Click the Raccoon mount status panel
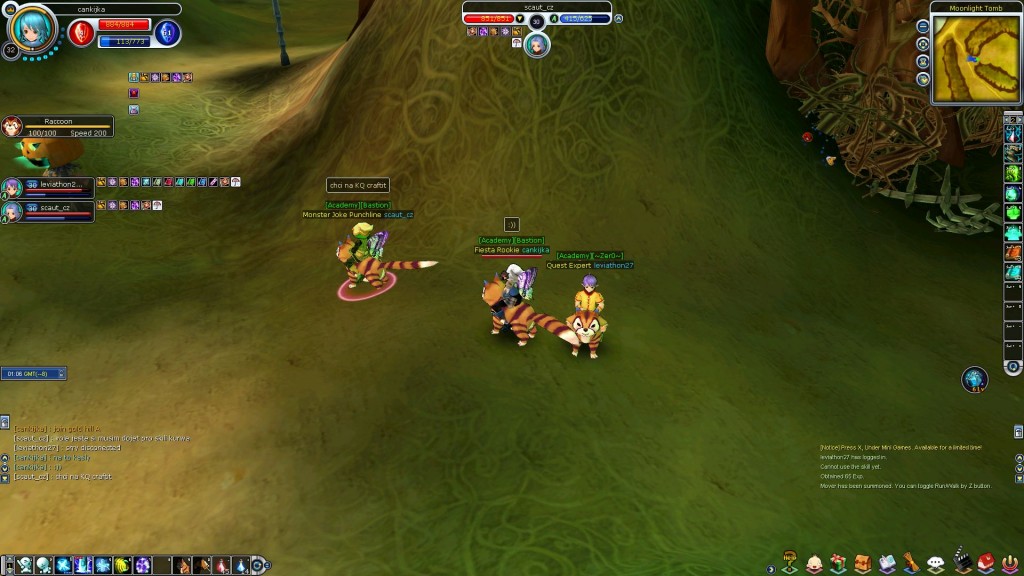 [58, 127]
